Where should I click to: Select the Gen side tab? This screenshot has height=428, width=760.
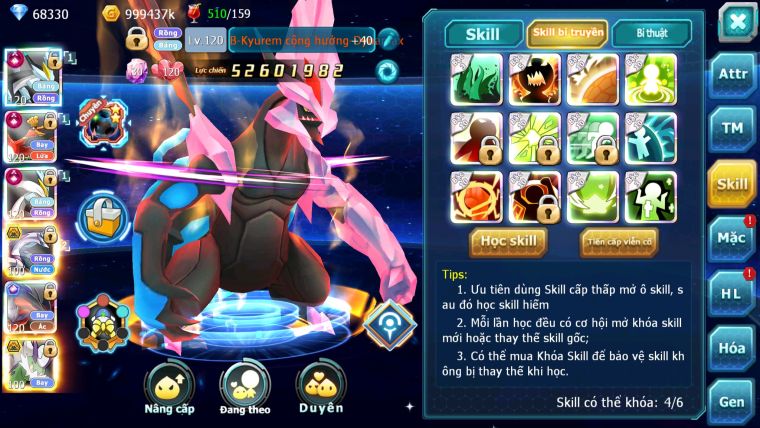[732, 400]
